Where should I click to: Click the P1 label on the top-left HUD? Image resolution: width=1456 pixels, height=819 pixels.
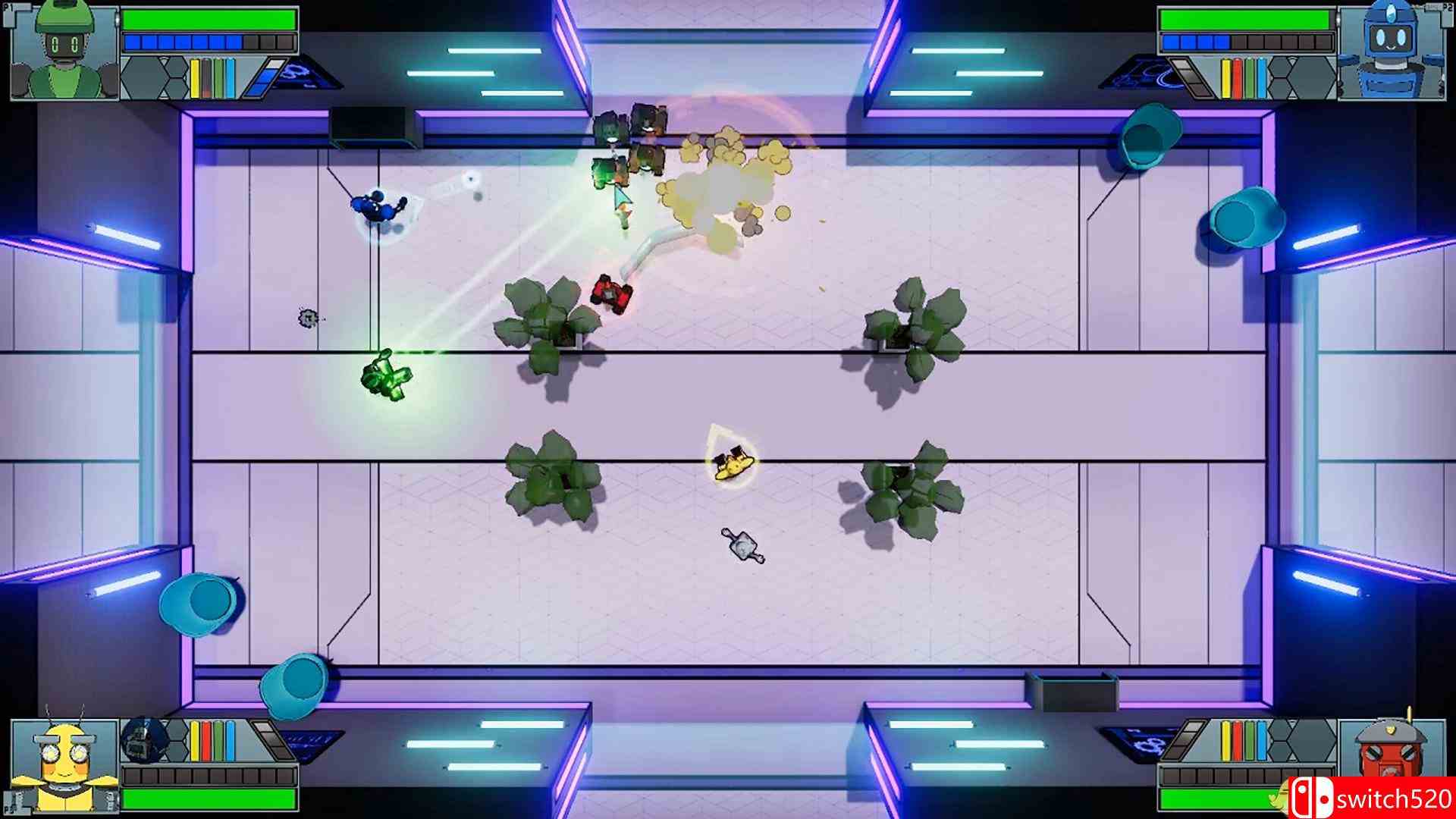(8, 7)
